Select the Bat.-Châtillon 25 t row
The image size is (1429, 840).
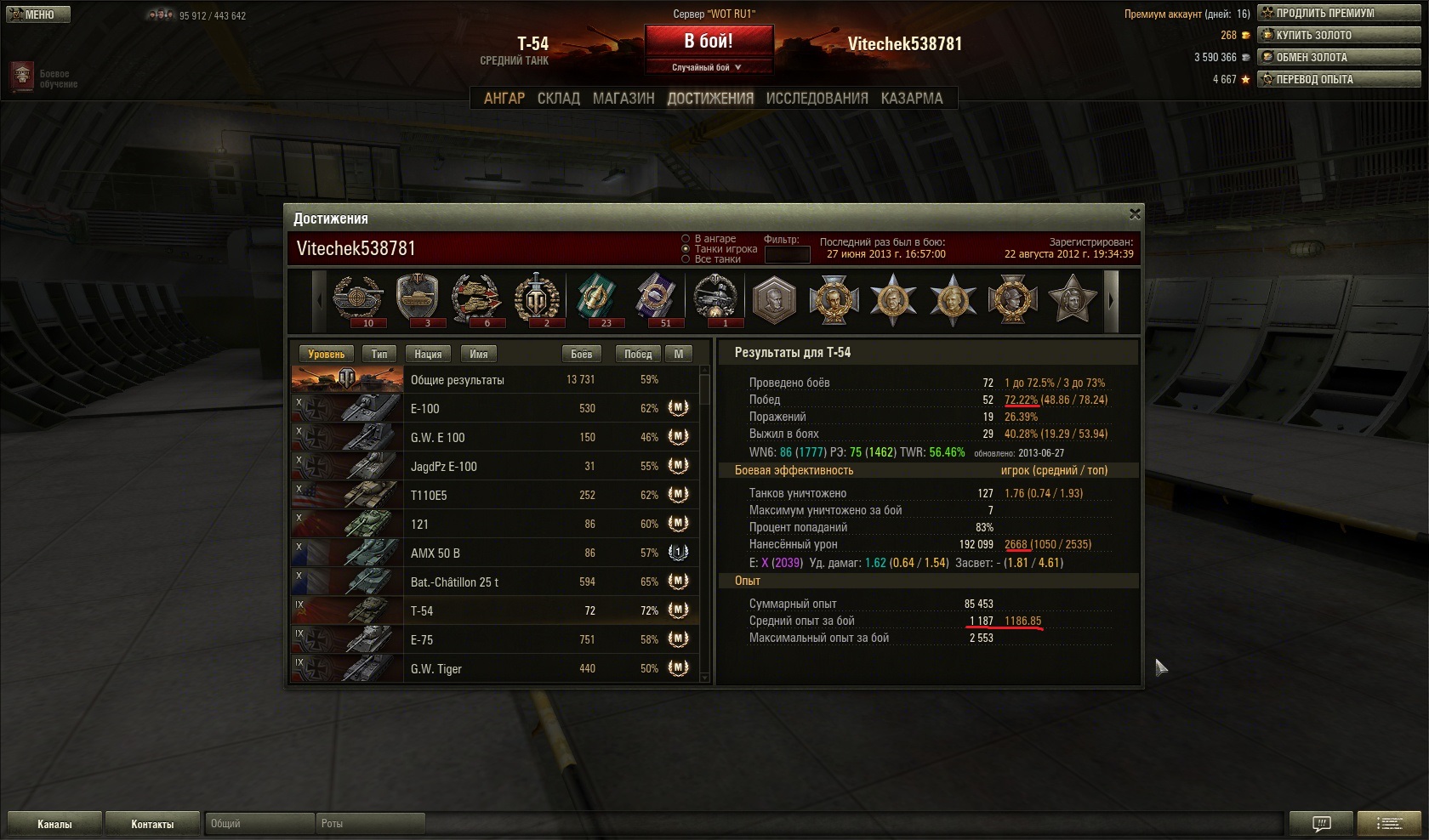point(495,582)
